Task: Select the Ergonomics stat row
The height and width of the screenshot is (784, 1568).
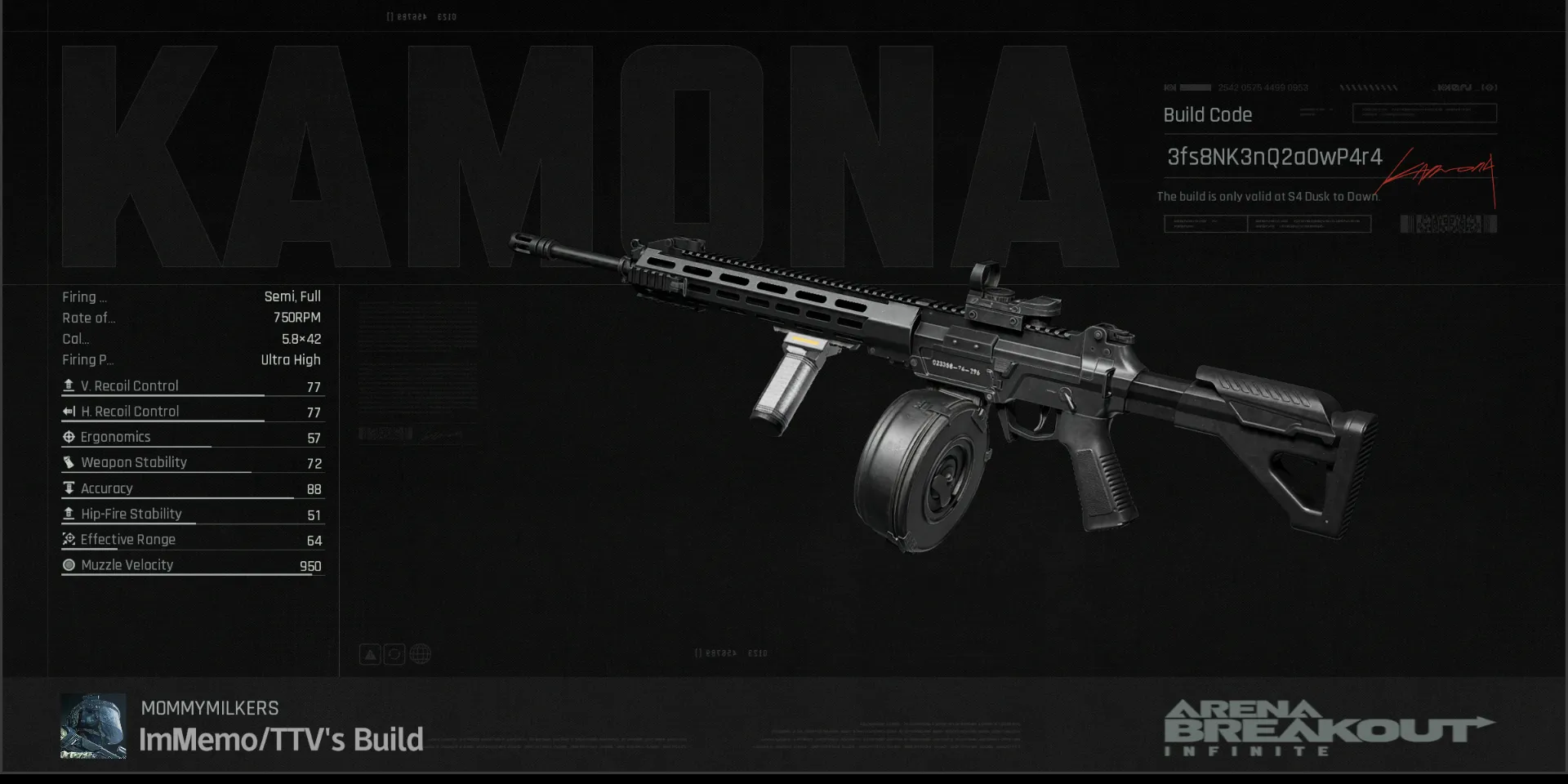Action: (193, 438)
